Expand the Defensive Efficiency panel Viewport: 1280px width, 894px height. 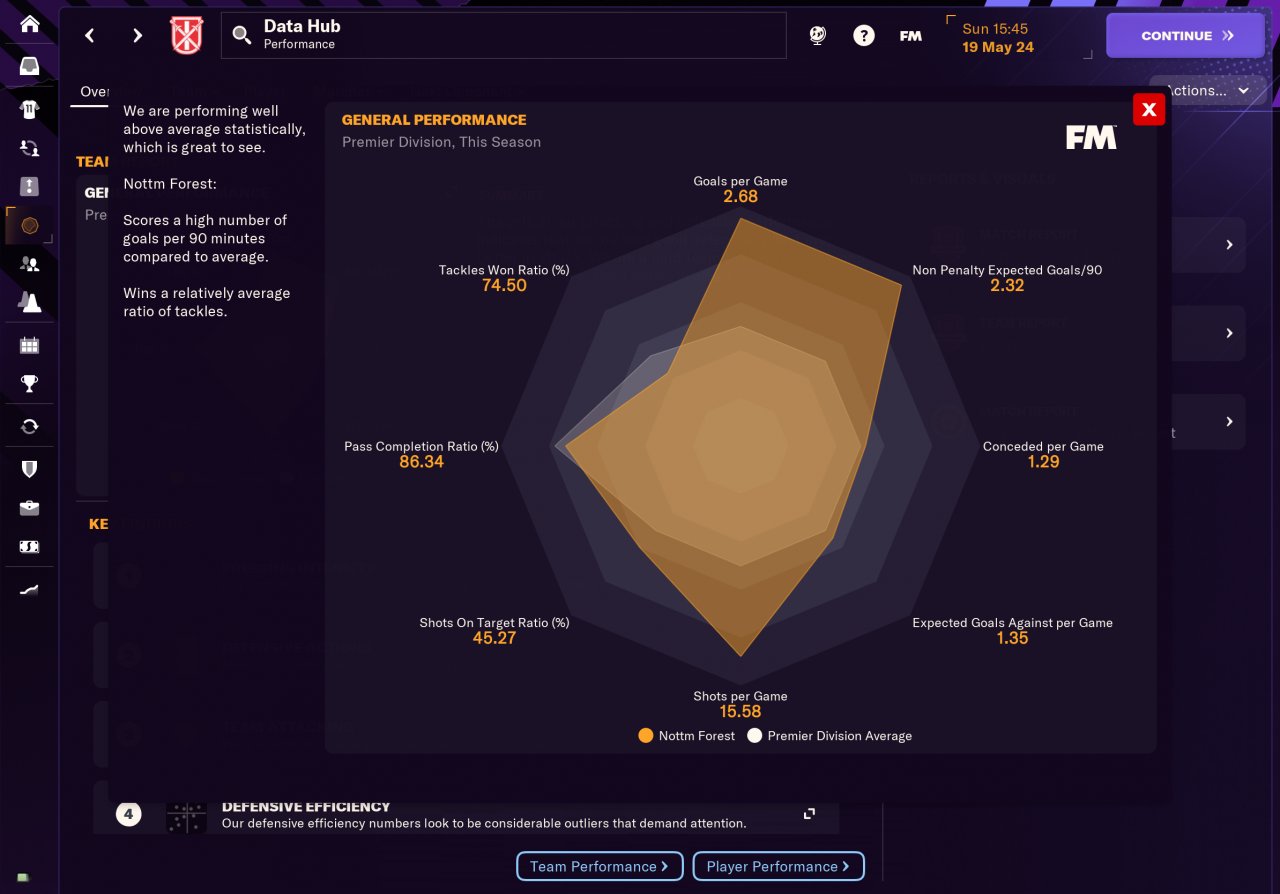point(809,814)
